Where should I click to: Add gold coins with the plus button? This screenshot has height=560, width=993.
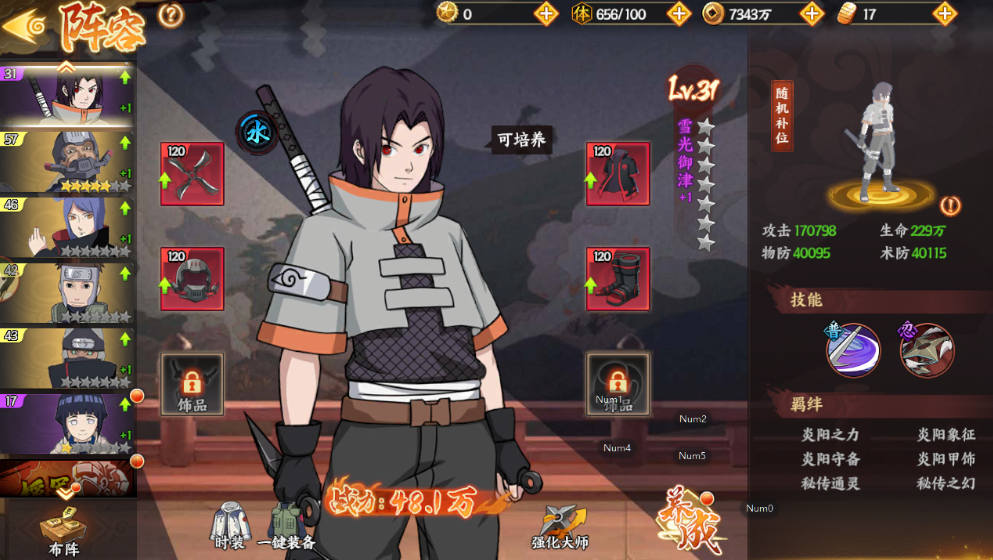tap(813, 14)
